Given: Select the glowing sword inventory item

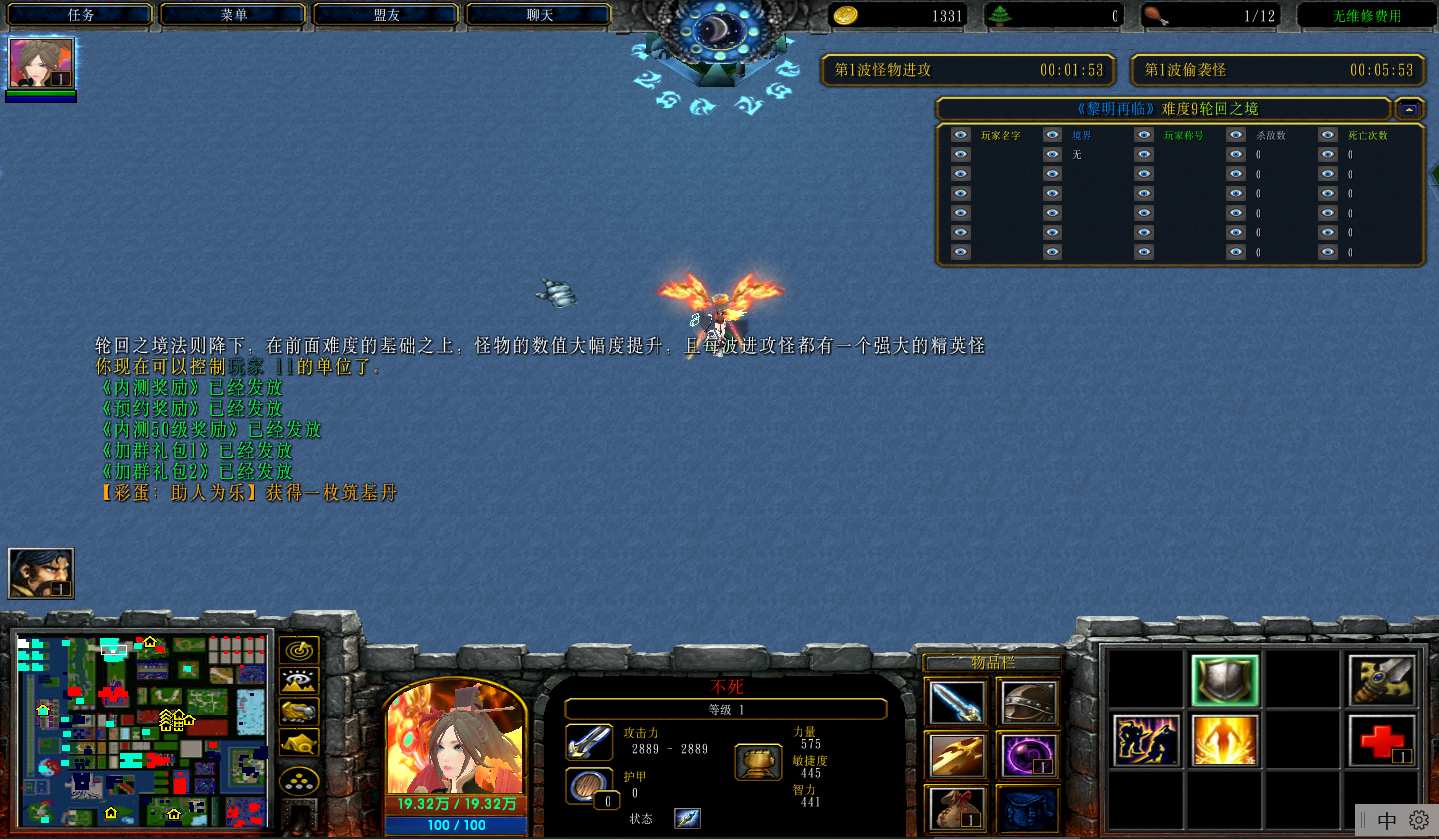Looking at the screenshot, I should pos(959,702).
